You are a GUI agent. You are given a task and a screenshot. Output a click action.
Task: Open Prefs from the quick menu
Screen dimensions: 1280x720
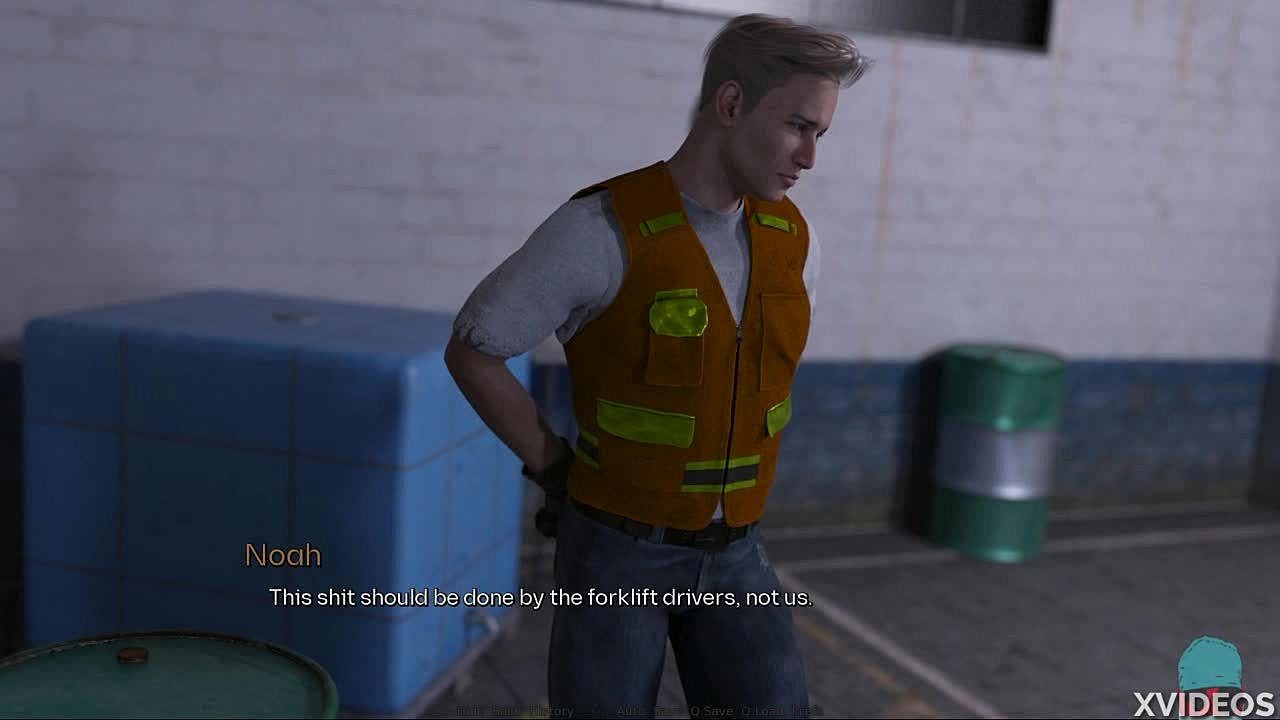pos(807,711)
